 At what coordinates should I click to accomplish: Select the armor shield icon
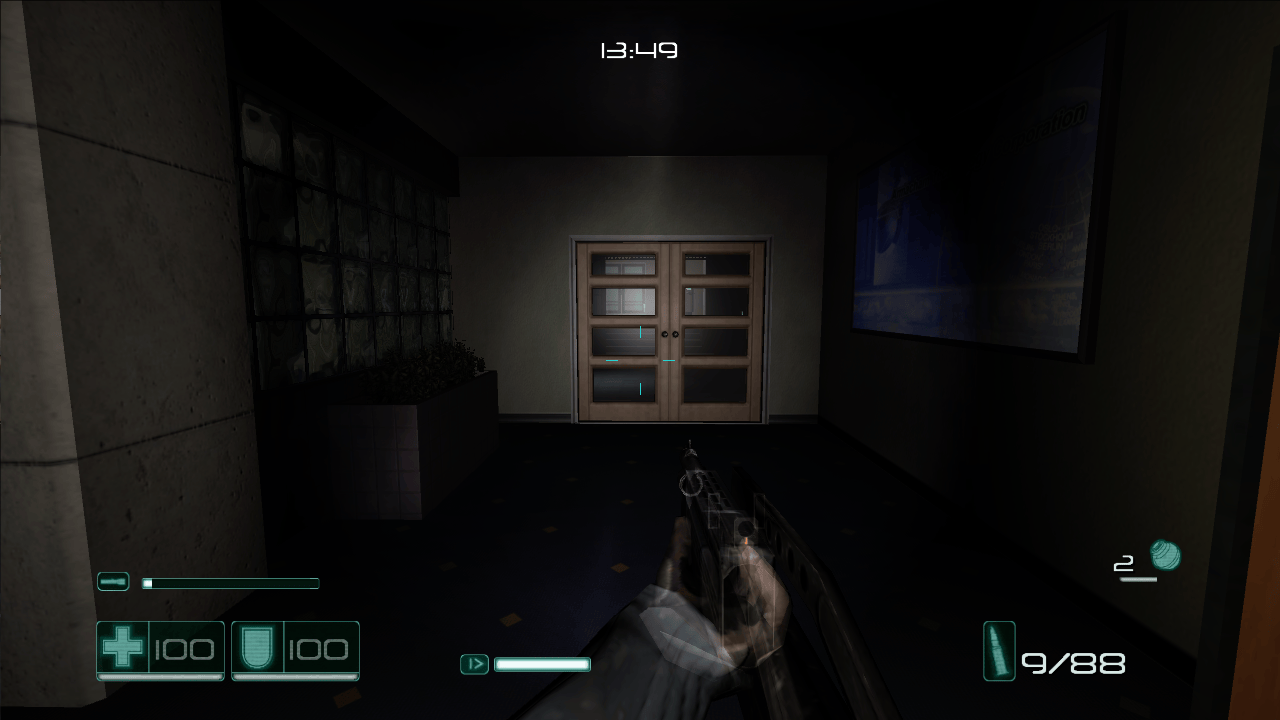point(258,650)
